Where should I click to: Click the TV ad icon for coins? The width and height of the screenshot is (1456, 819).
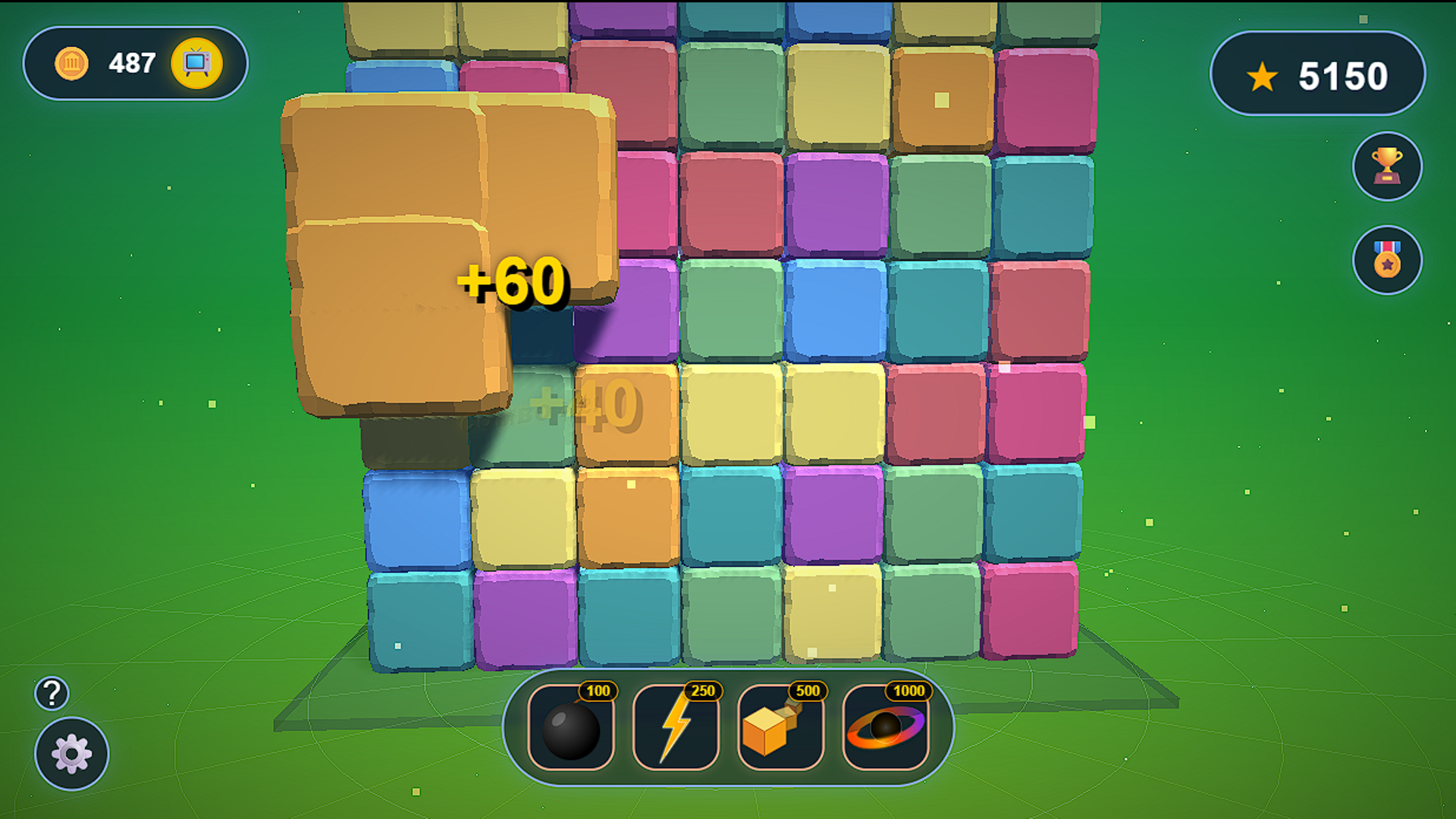click(x=196, y=64)
